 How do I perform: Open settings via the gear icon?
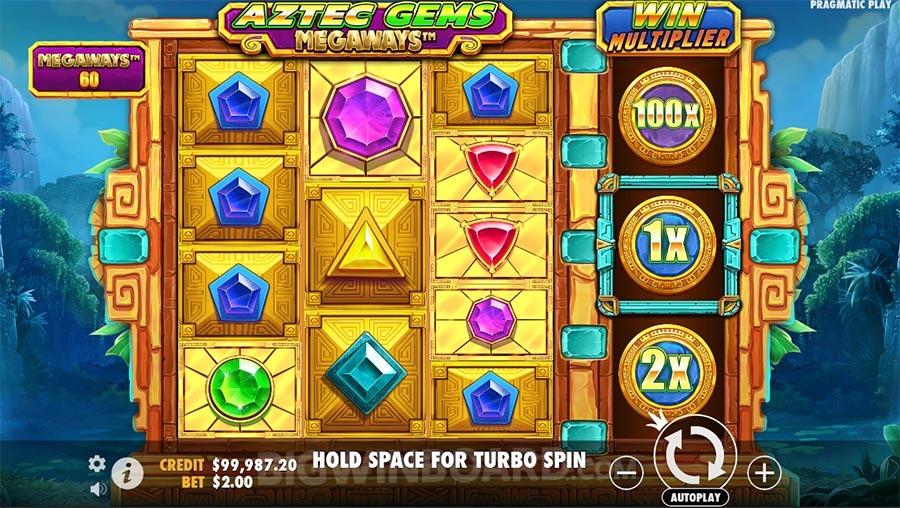[97, 463]
